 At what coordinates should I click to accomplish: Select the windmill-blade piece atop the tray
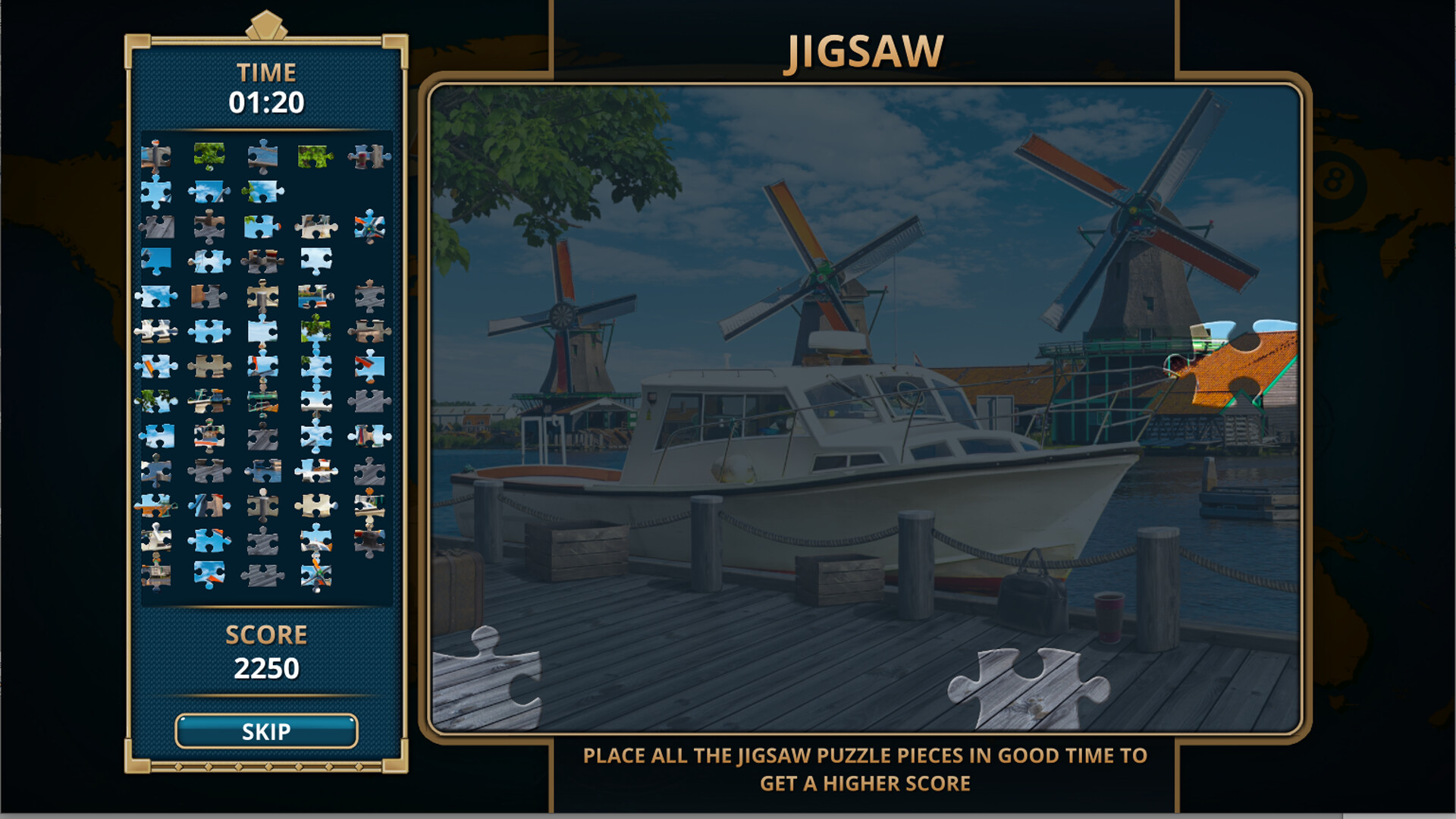click(x=155, y=155)
